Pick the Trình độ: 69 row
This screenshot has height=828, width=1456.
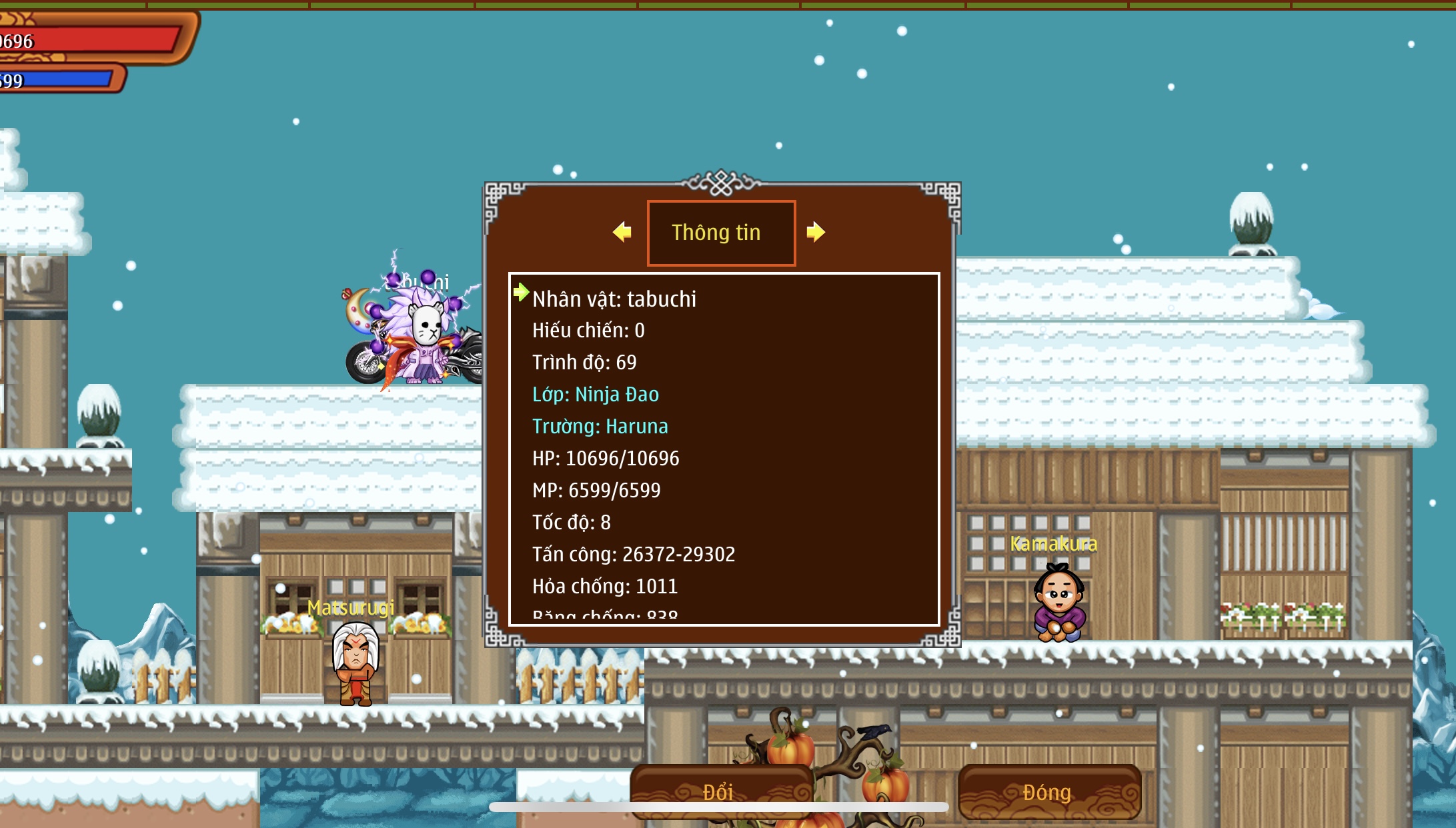click(584, 363)
